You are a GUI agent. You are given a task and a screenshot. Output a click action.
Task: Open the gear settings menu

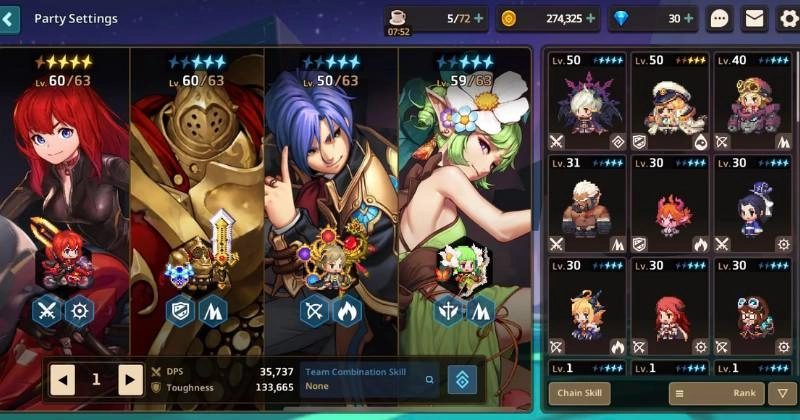tap(787, 18)
